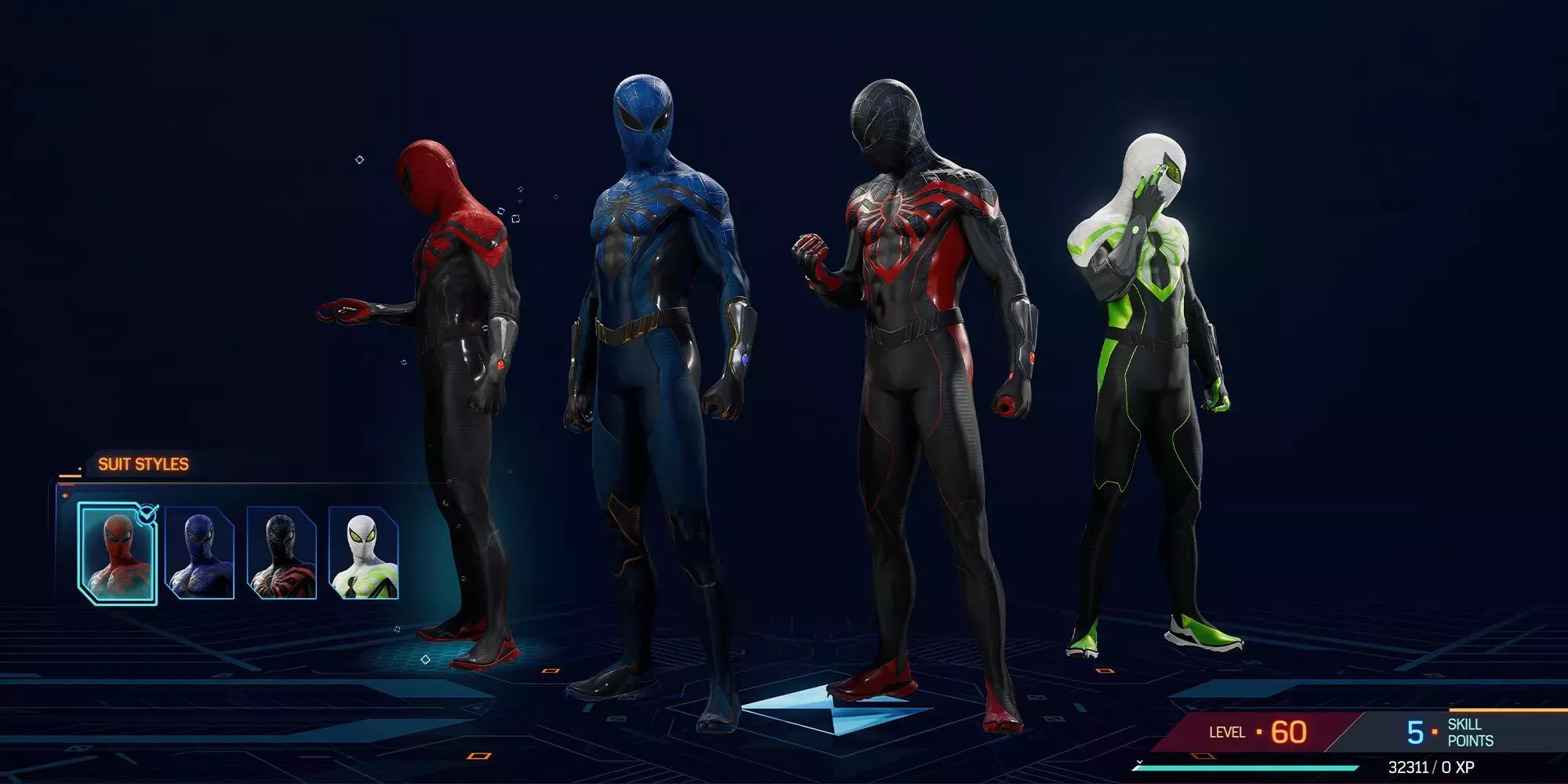Click the chevron arrow above the XP bar
1568x784 pixels.
click(x=1139, y=763)
